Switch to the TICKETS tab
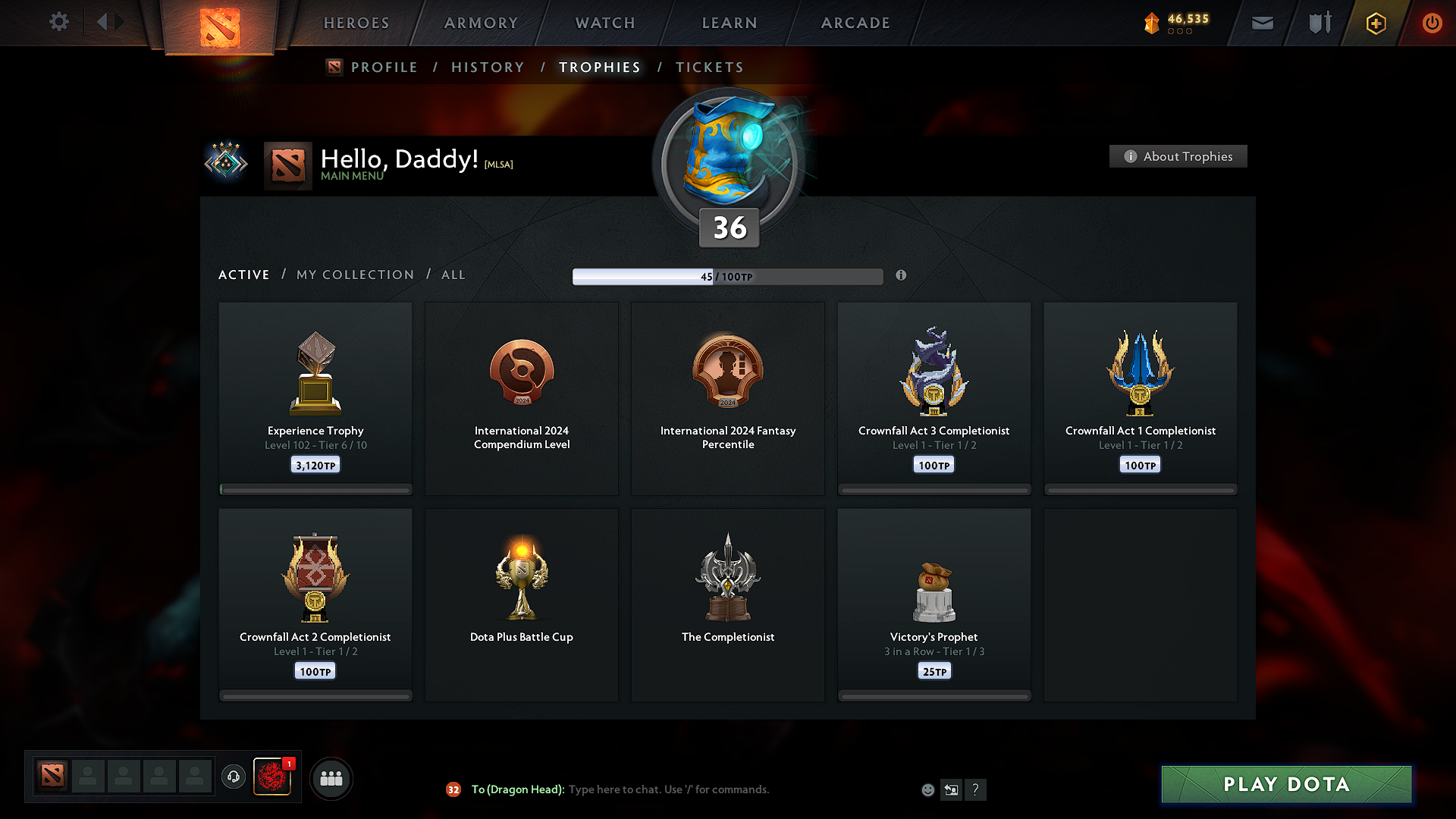The height and width of the screenshot is (819, 1456). pyautogui.click(x=709, y=67)
